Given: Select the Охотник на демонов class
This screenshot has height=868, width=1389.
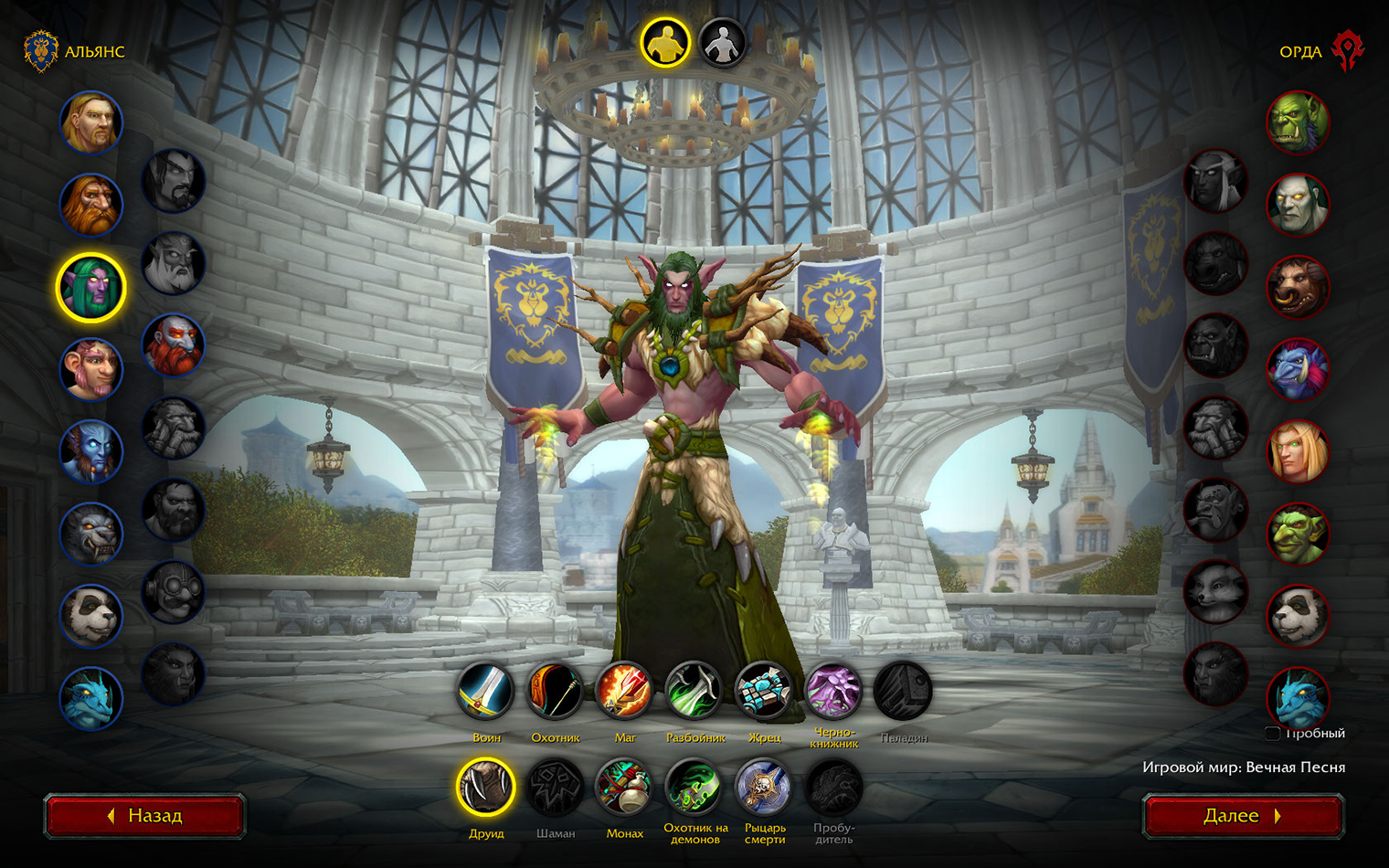Looking at the screenshot, I should [694, 787].
